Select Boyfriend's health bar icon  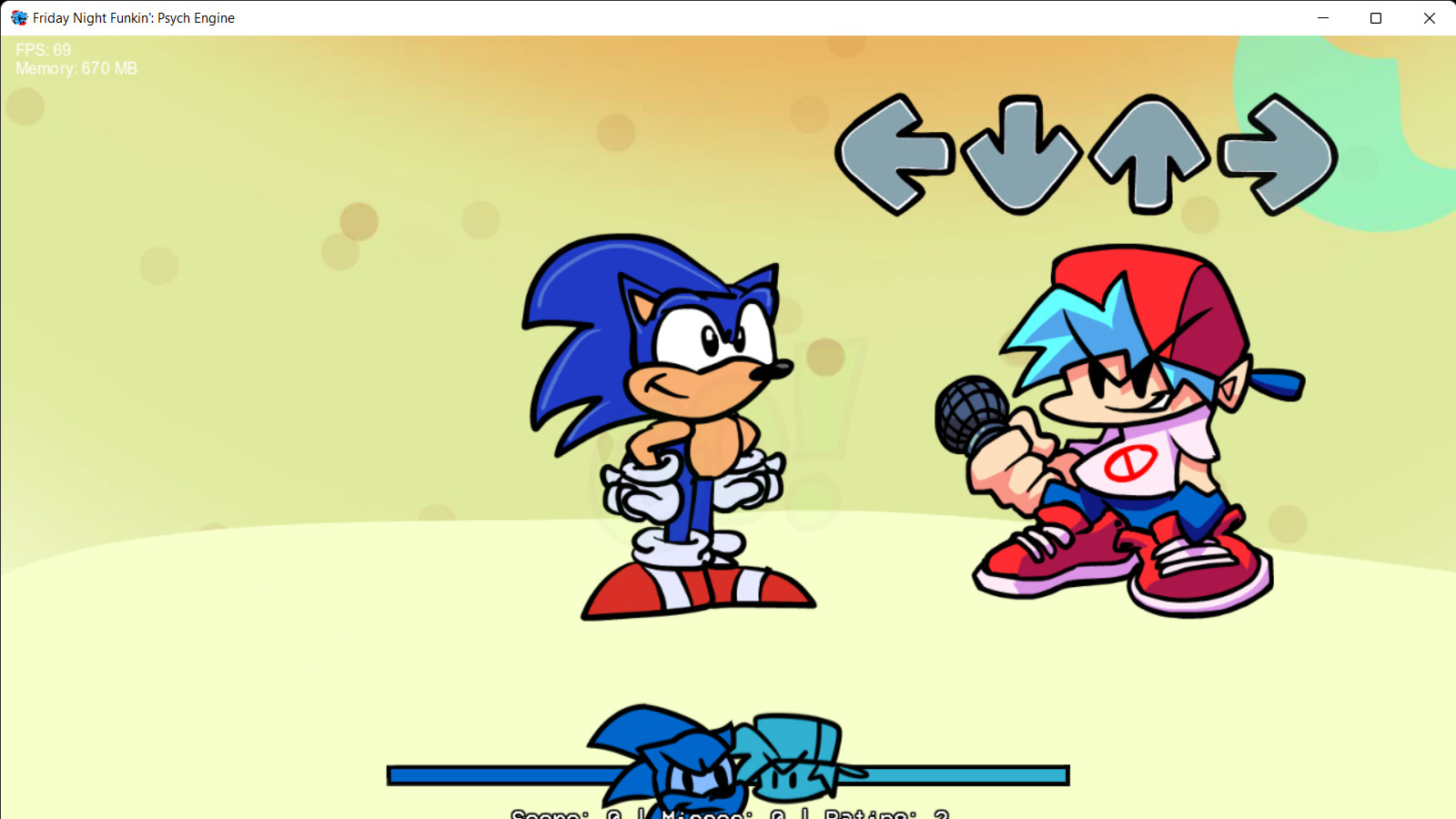792,755
